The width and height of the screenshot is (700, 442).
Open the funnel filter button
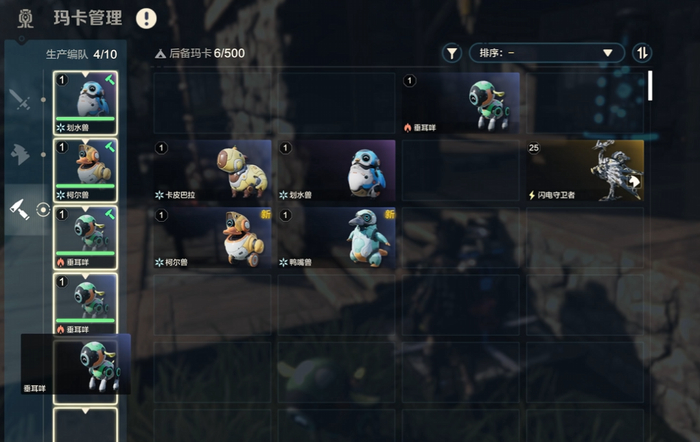(452, 53)
